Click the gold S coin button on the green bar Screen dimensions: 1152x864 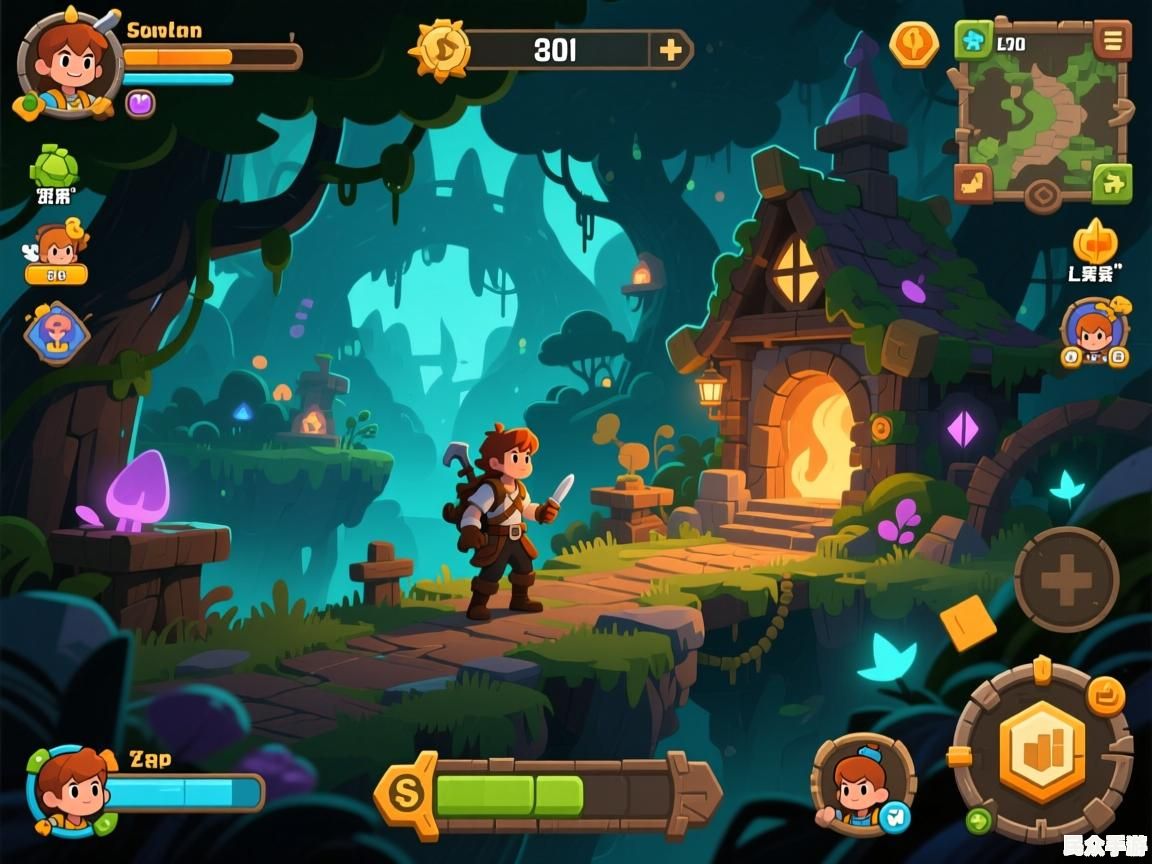click(x=407, y=794)
